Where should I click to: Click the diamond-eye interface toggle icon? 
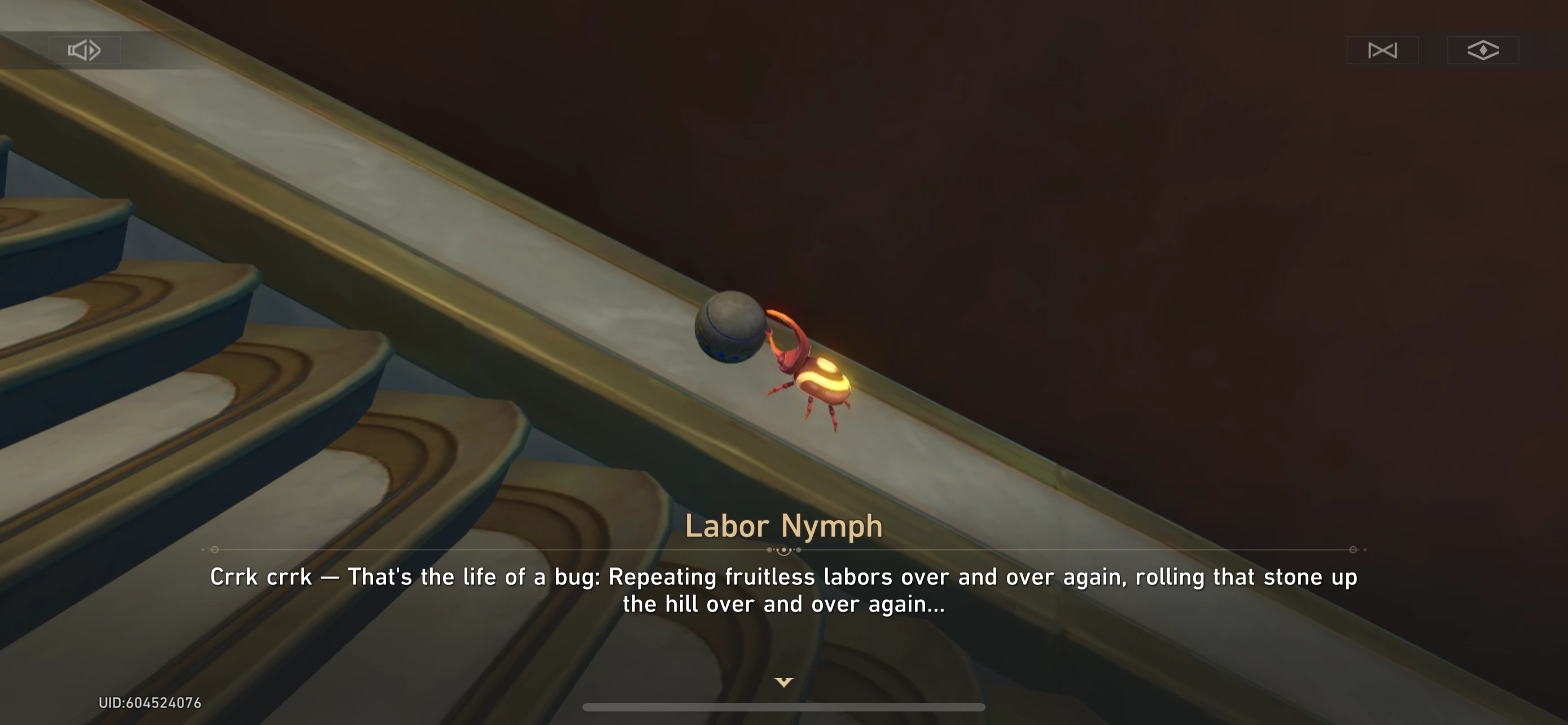pyautogui.click(x=1482, y=50)
